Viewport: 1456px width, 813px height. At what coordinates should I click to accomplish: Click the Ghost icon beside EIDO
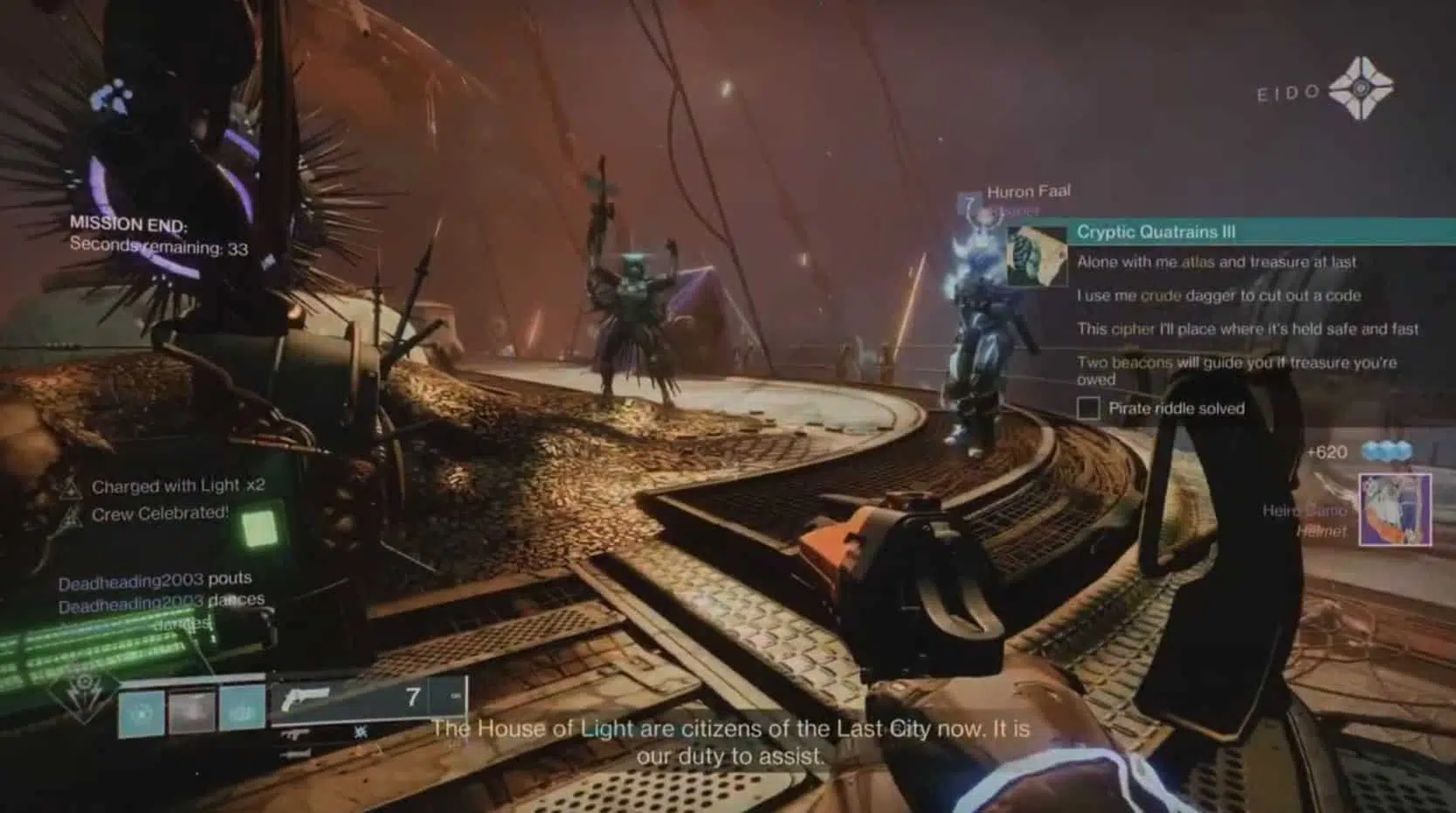tap(1360, 89)
